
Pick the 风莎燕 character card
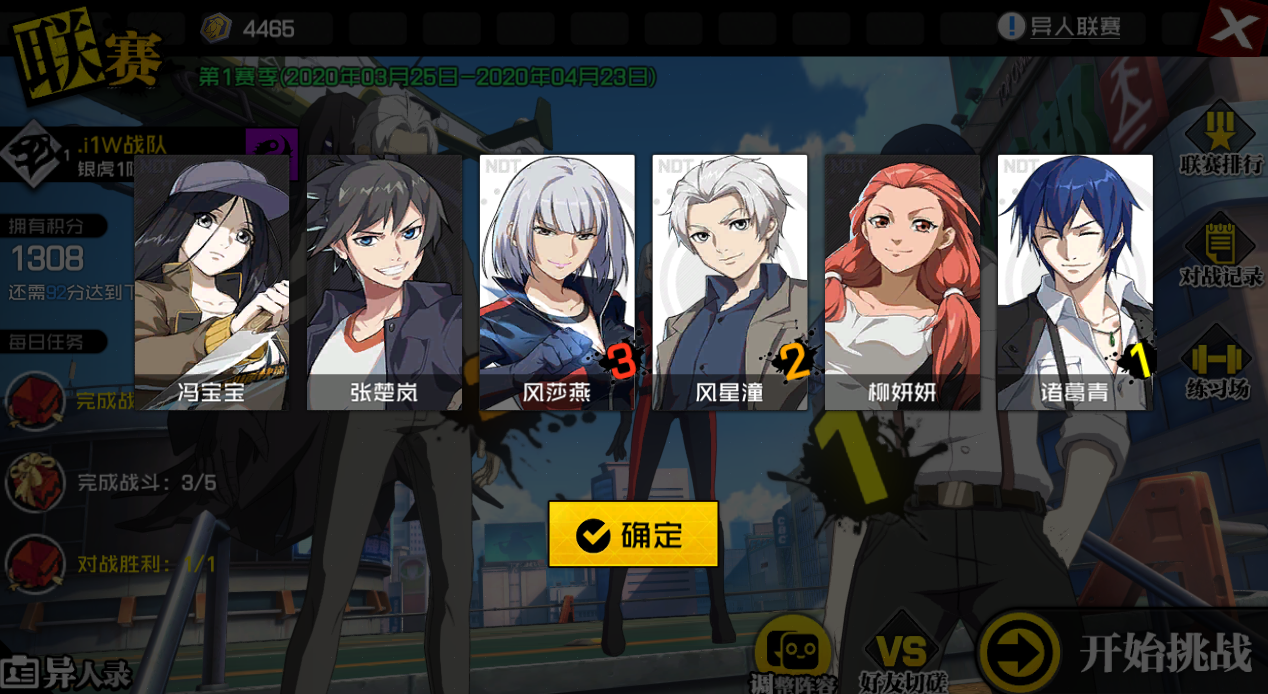(x=557, y=282)
